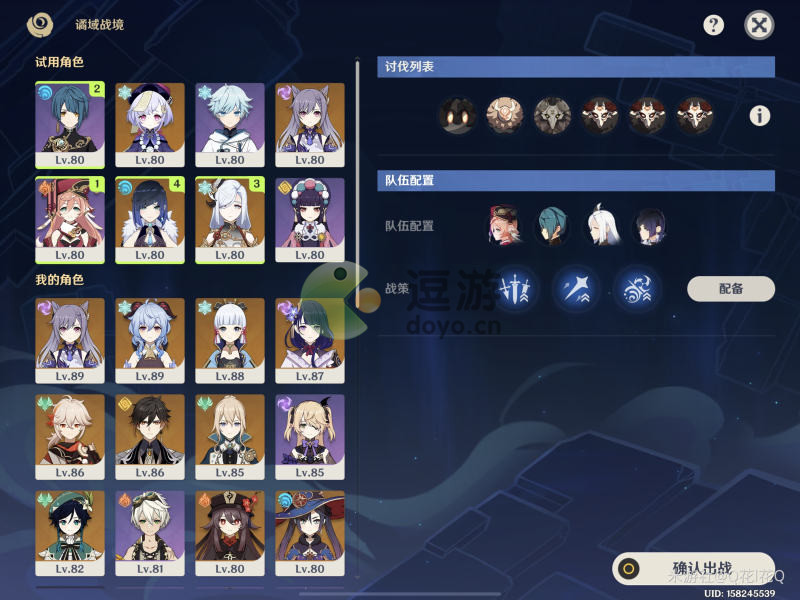Open the question mark help button
800x600 pixels.
pyautogui.click(x=713, y=25)
